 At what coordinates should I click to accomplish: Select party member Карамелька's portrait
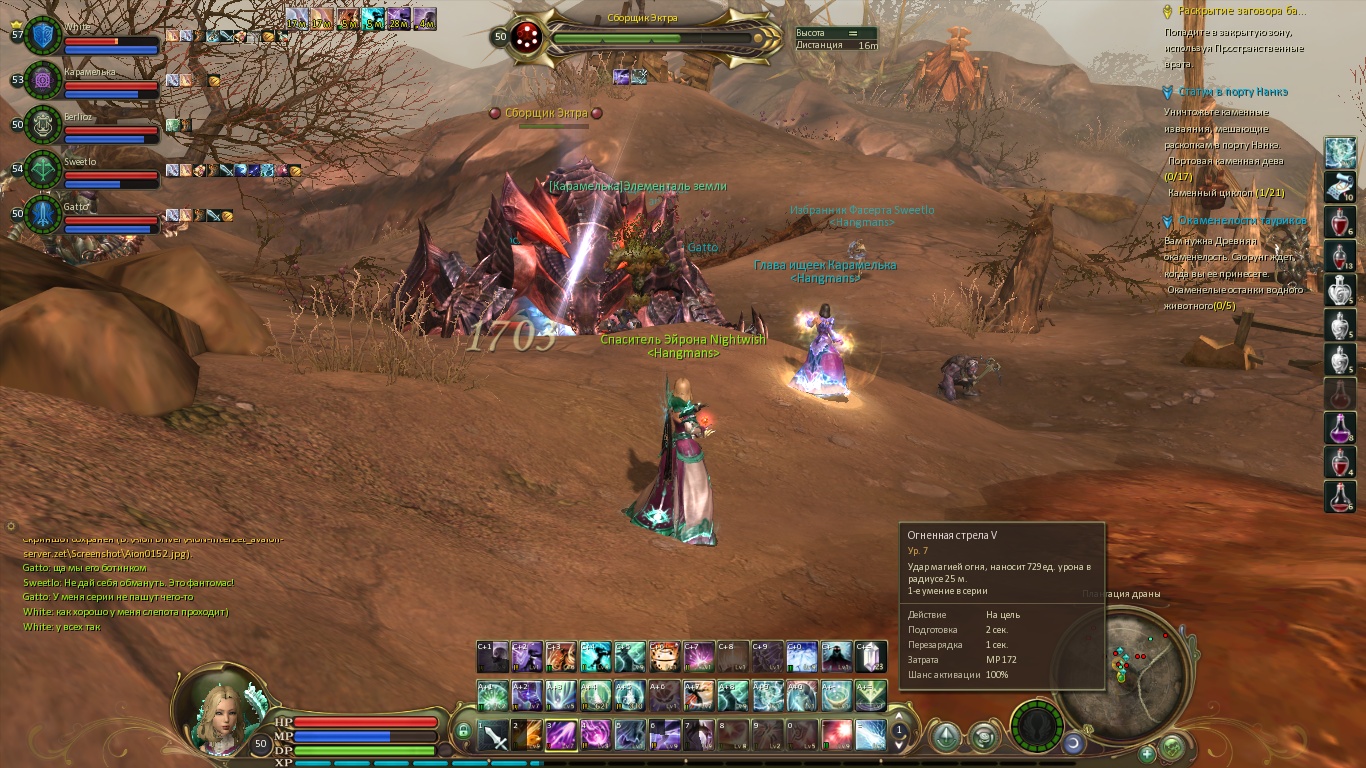click(x=43, y=80)
